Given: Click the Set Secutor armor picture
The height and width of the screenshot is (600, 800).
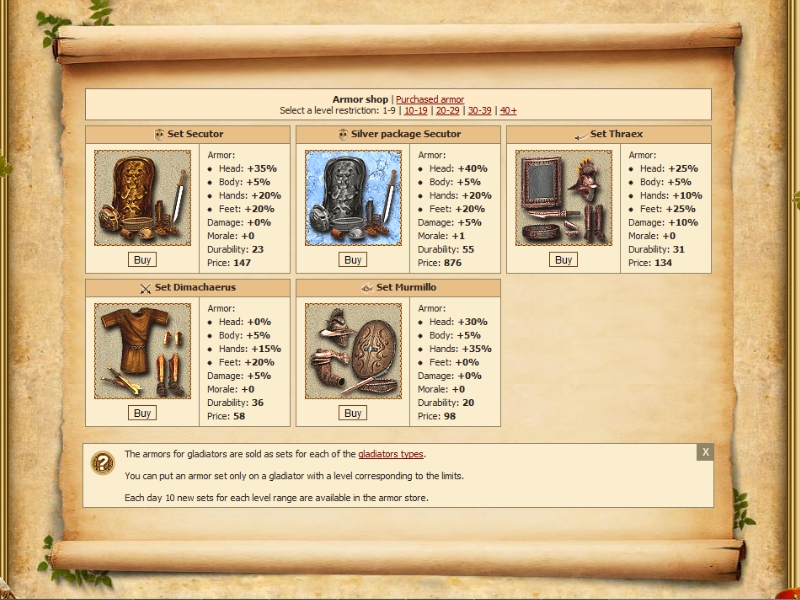Looking at the screenshot, I should pos(142,198).
